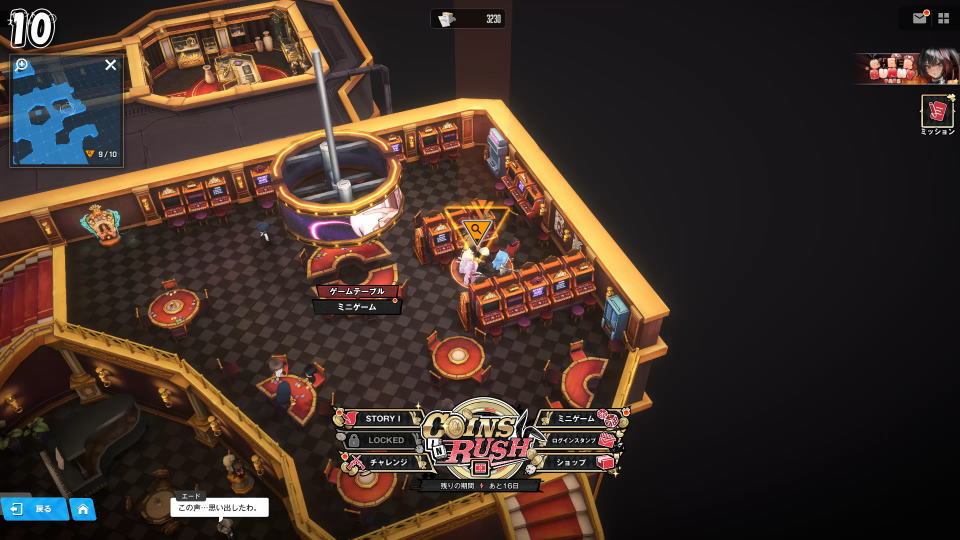This screenshot has width=960, height=540.
Task: Select the ゲームテーブル ミニゲーム map label
Action: tap(357, 299)
